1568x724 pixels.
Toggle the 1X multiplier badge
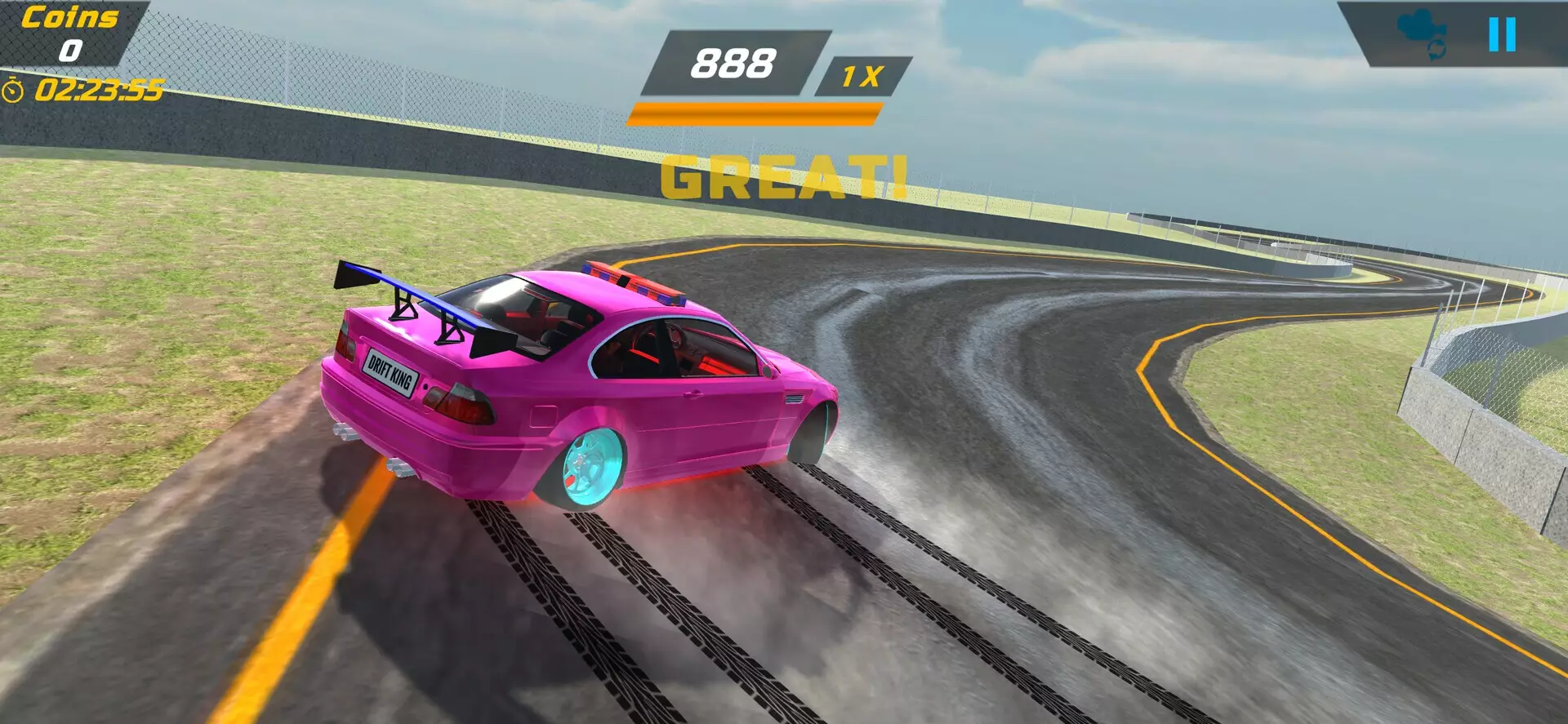864,73
